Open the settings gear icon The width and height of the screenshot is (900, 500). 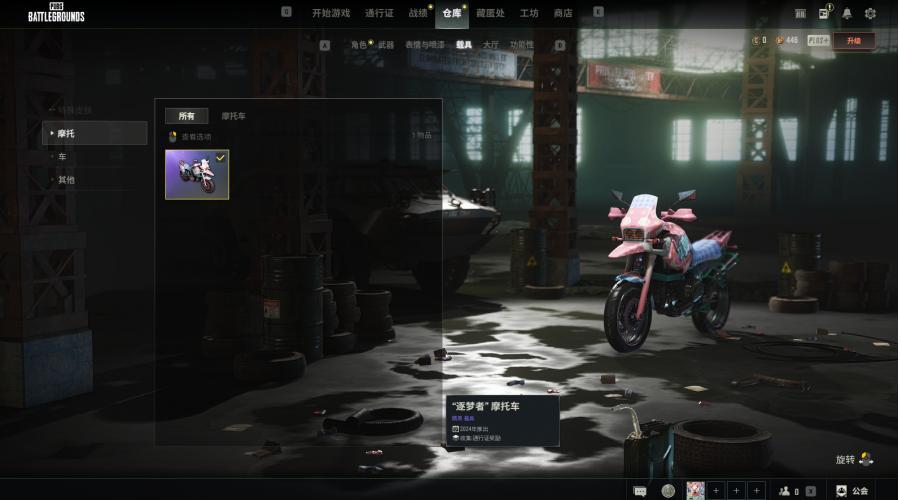[x=870, y=13]
